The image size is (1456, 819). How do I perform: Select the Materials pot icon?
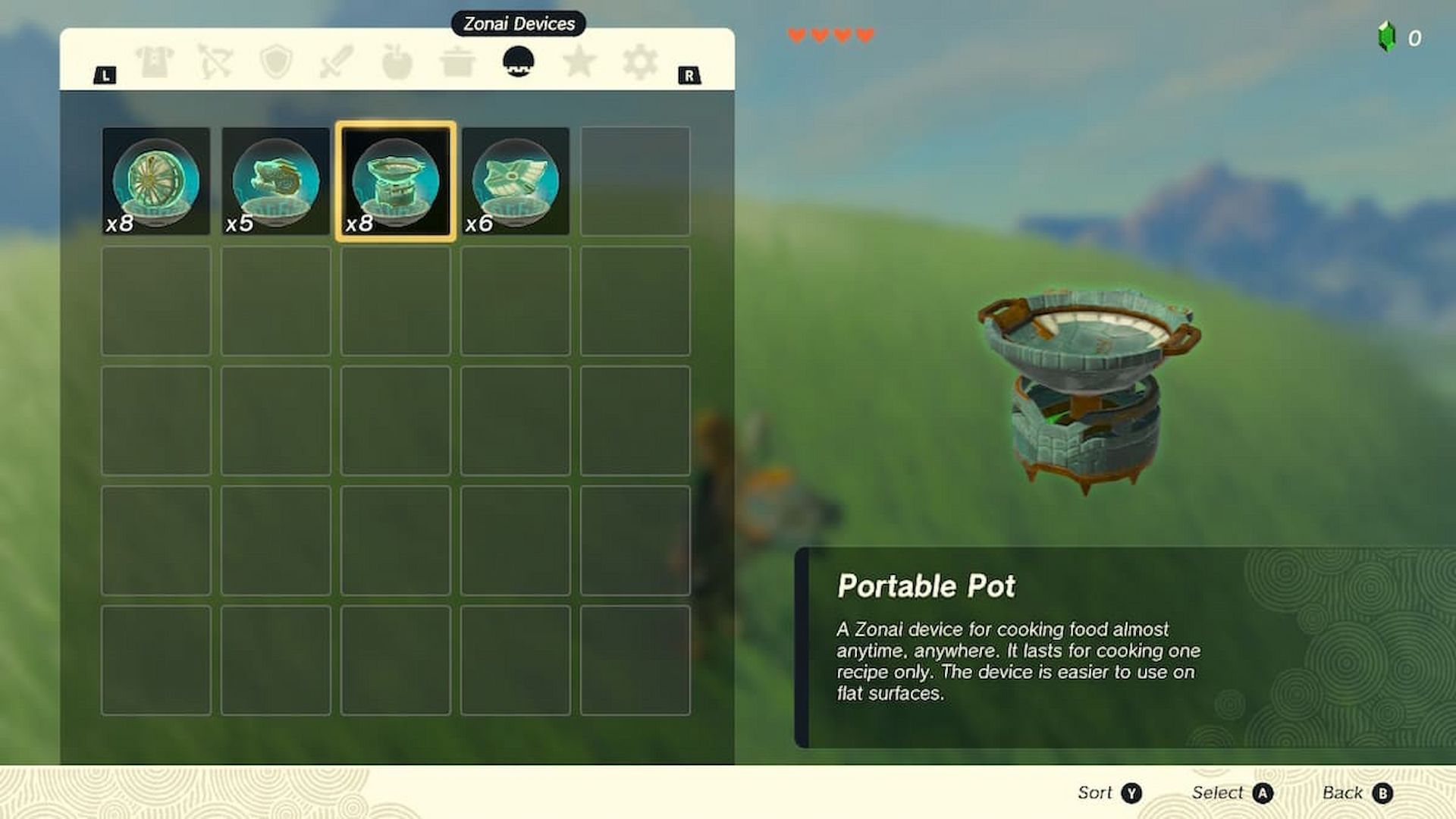[x=458, y=61]
